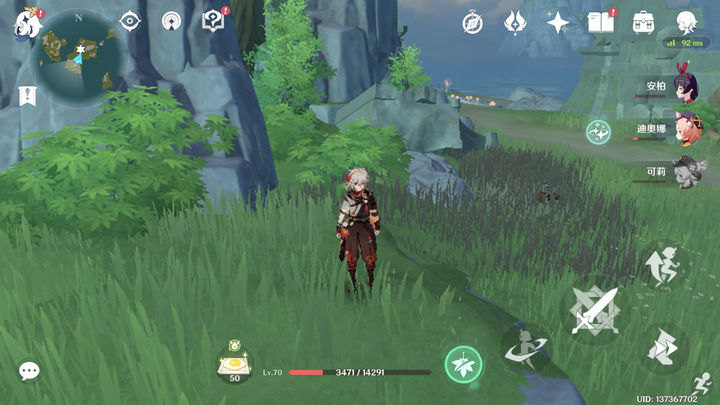720x405 pixels.
Task: Switch to party member 安柏
Action: tap(685, 89)
